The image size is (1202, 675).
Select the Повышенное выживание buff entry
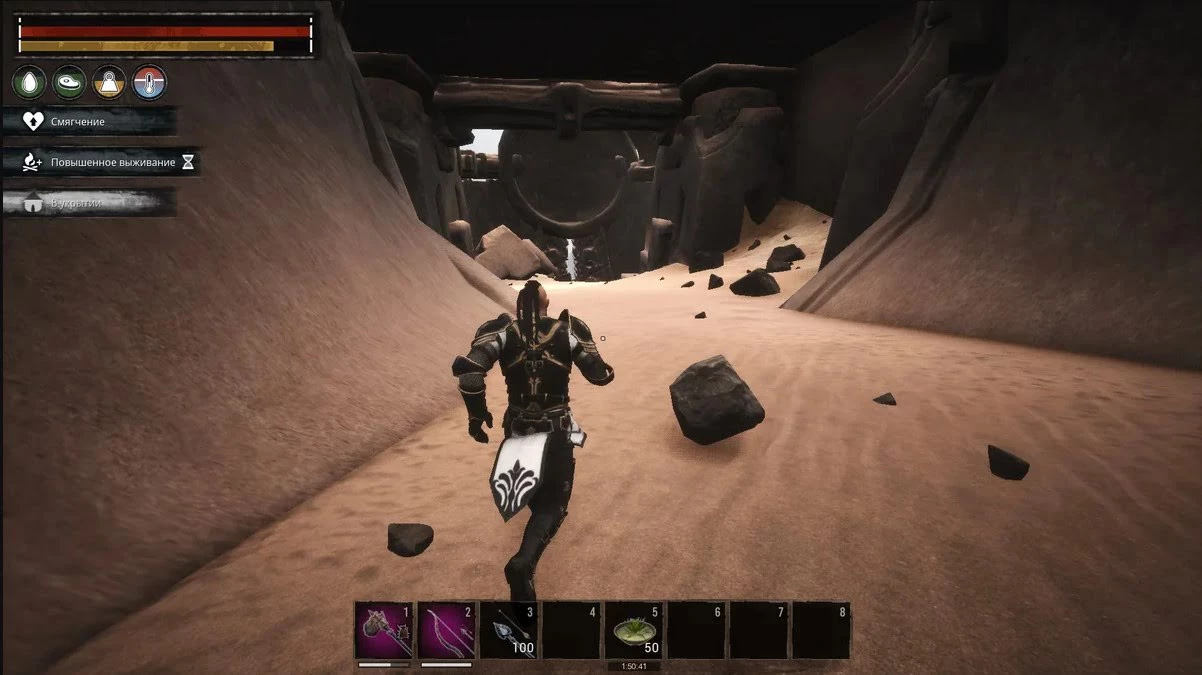101,162
